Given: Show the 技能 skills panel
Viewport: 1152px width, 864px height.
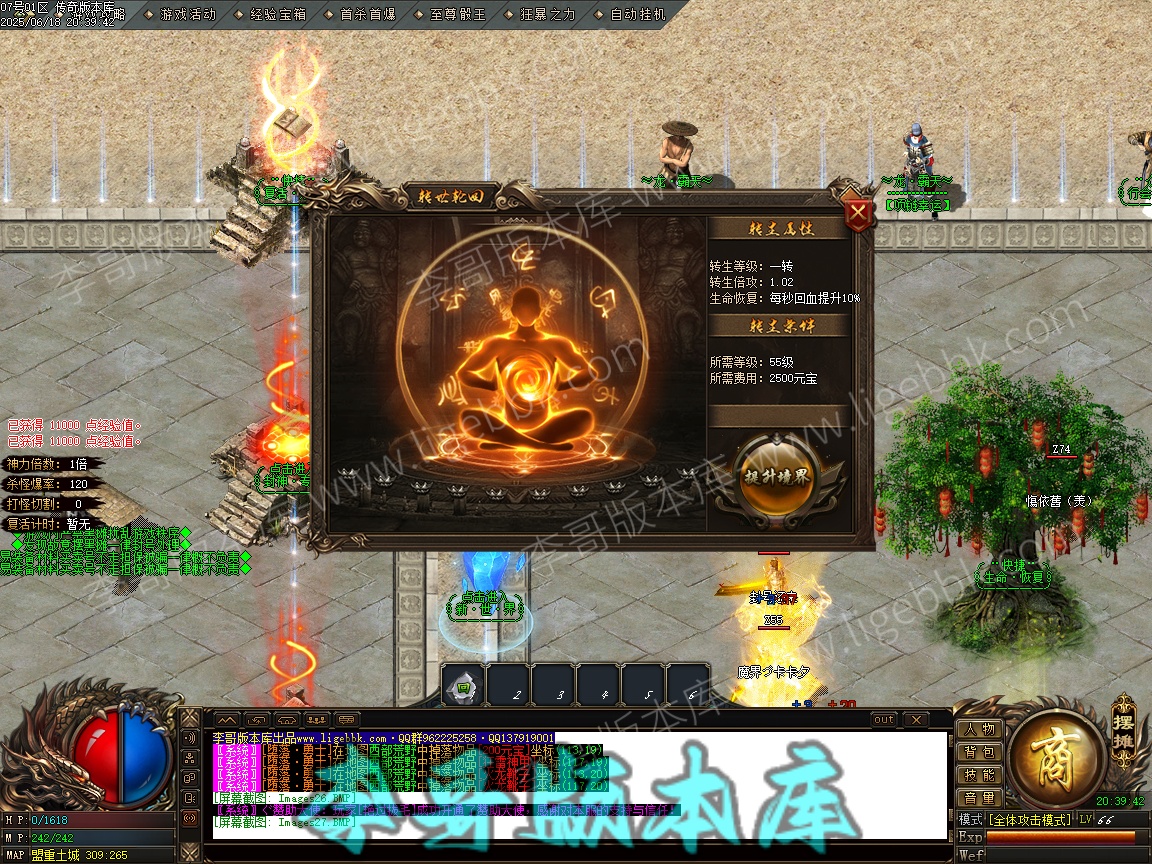Looking at the screenshot, I should coord(980,775).
